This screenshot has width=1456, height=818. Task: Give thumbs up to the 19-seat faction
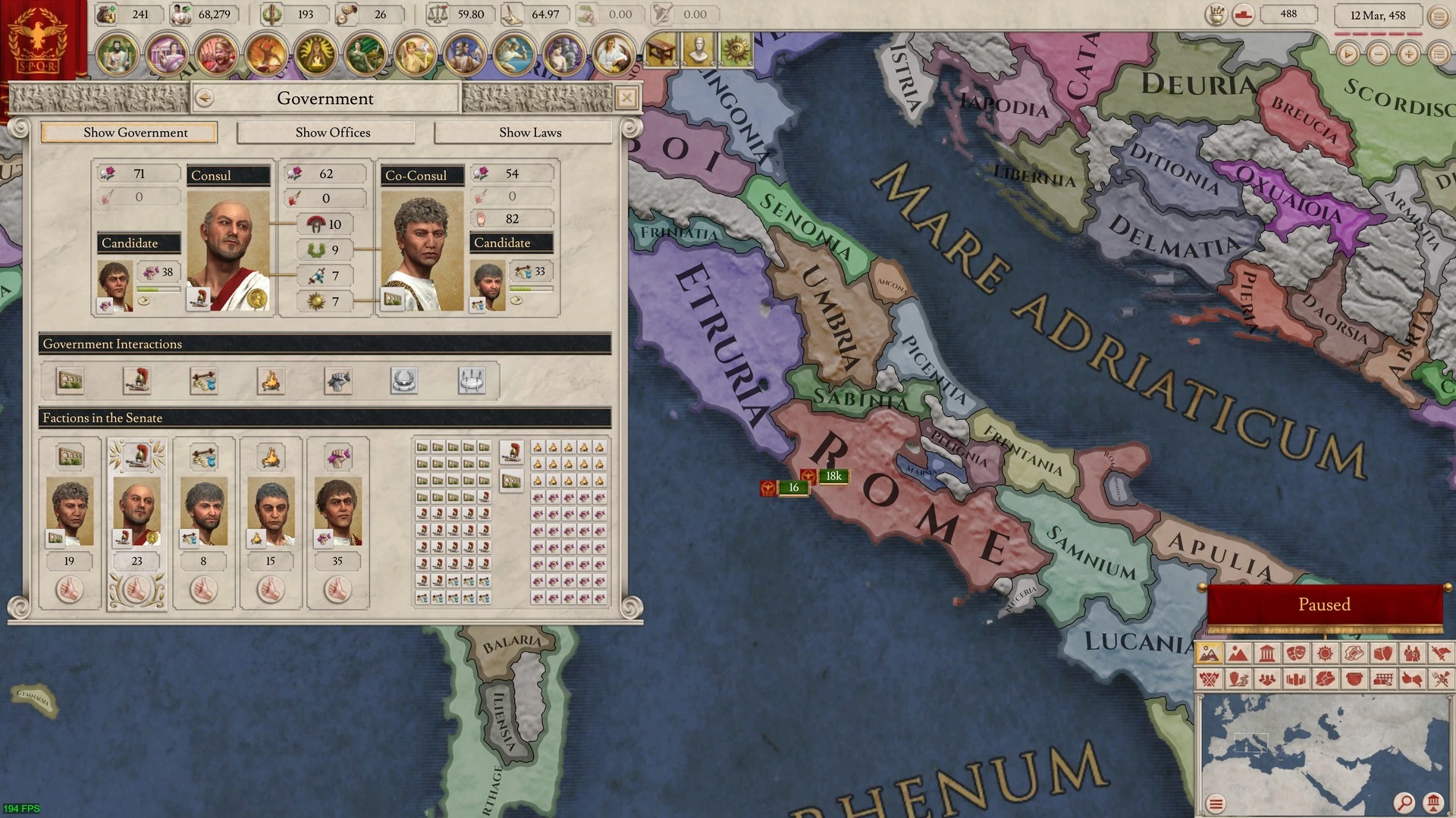click(70, 590)
